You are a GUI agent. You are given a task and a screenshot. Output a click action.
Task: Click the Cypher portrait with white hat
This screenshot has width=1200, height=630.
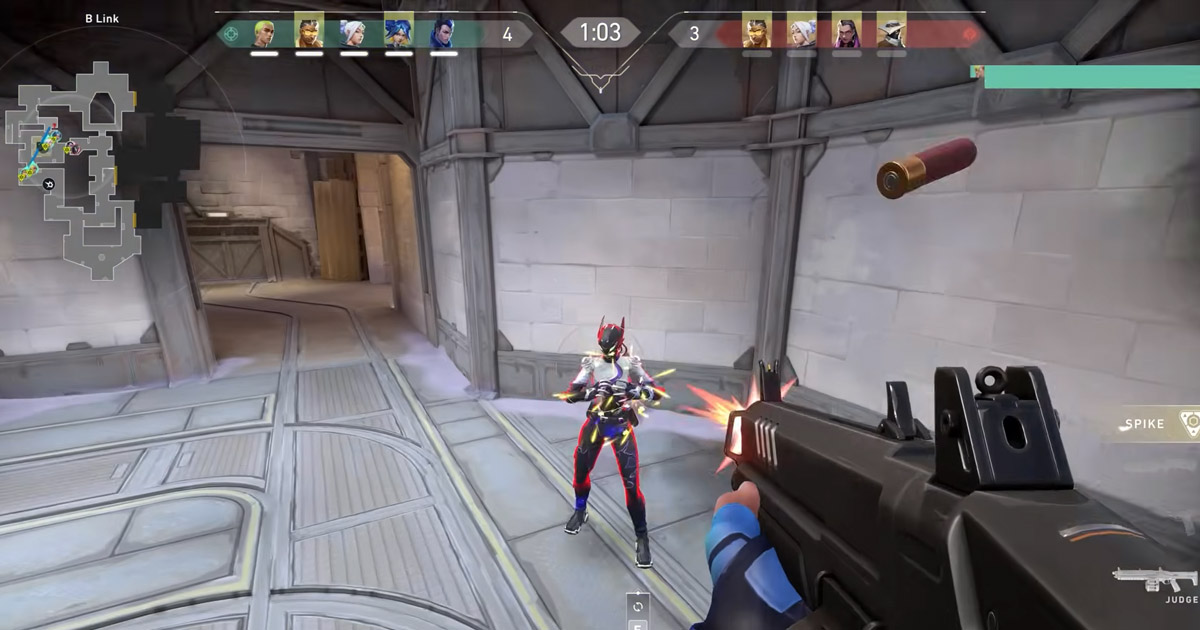pos(891,33)
